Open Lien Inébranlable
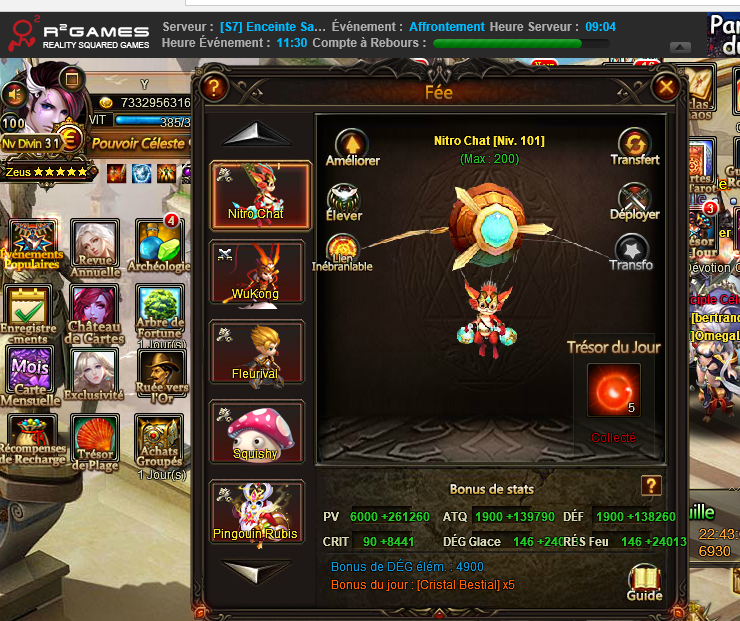Image resolution: width=740 pixels, height=621 pixels. (x=344, y=252)
